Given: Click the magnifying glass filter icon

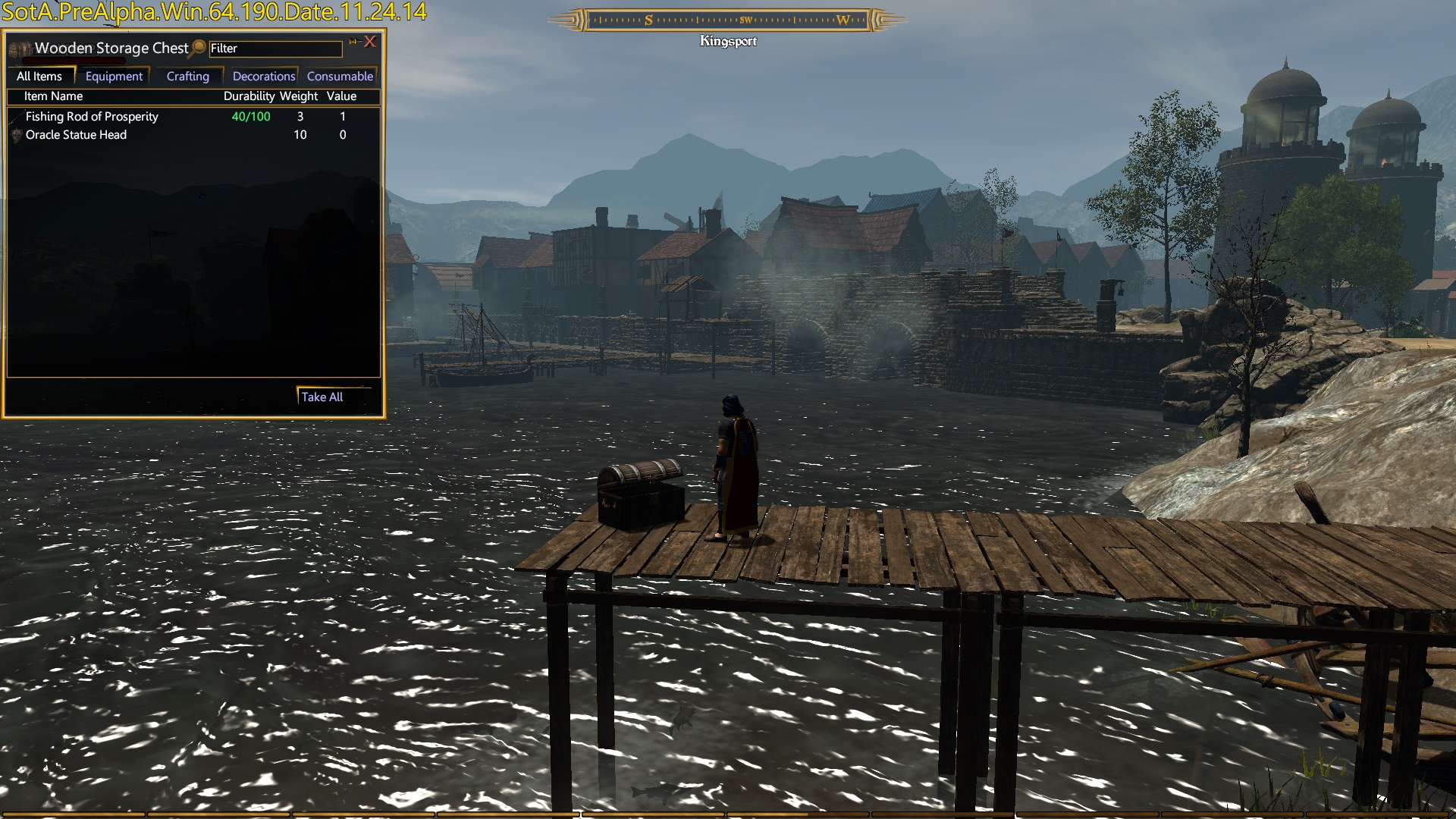Looking at the screenshot, I should click(199, 48).
